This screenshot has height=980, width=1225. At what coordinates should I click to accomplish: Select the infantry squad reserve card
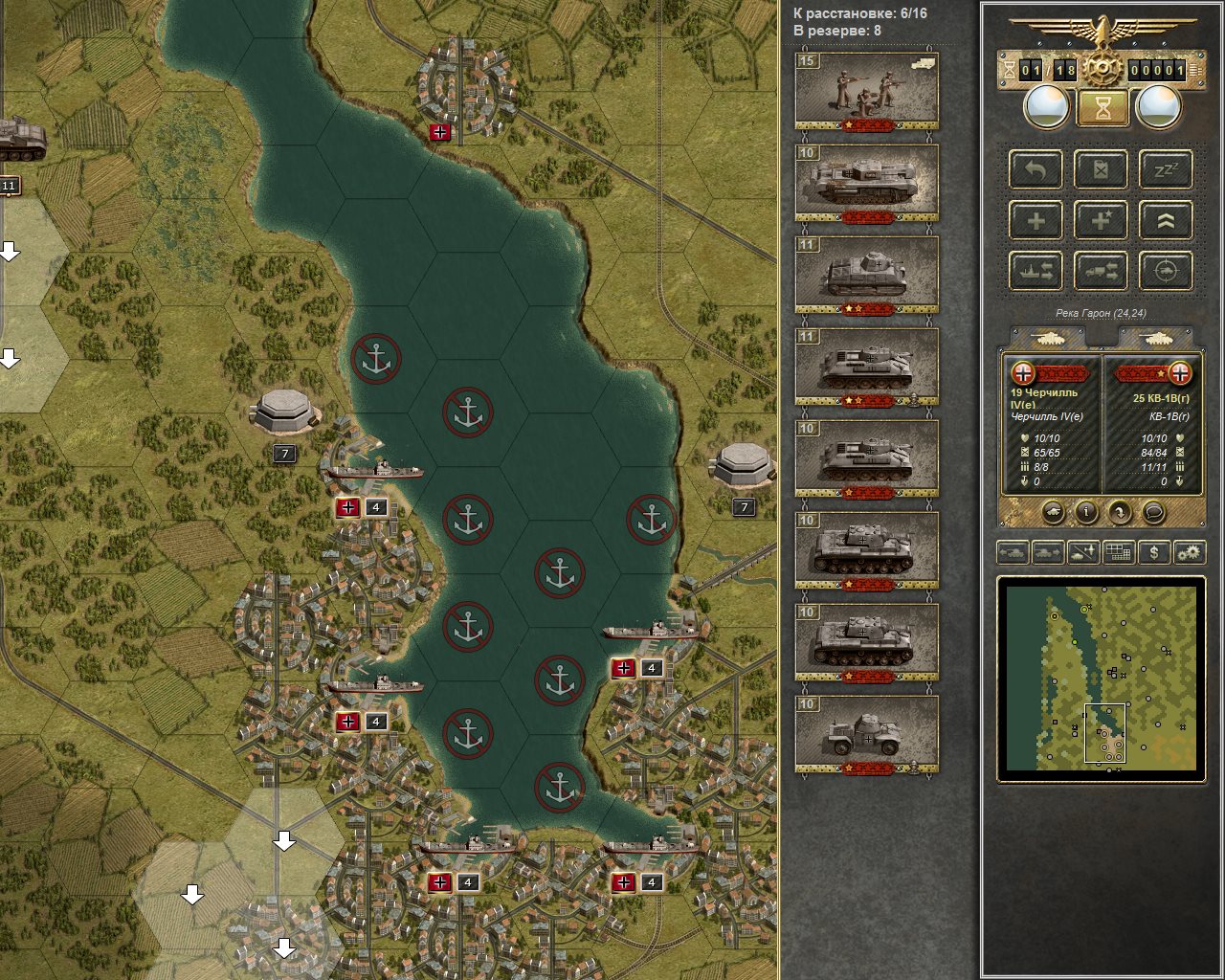(866, 90)
